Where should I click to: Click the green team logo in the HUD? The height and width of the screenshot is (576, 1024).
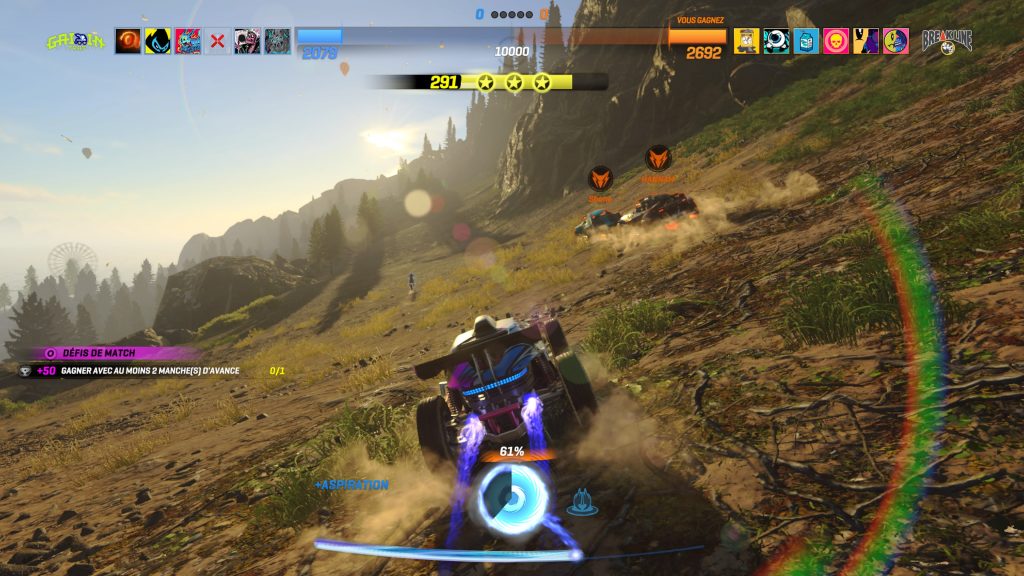point(75,41)
